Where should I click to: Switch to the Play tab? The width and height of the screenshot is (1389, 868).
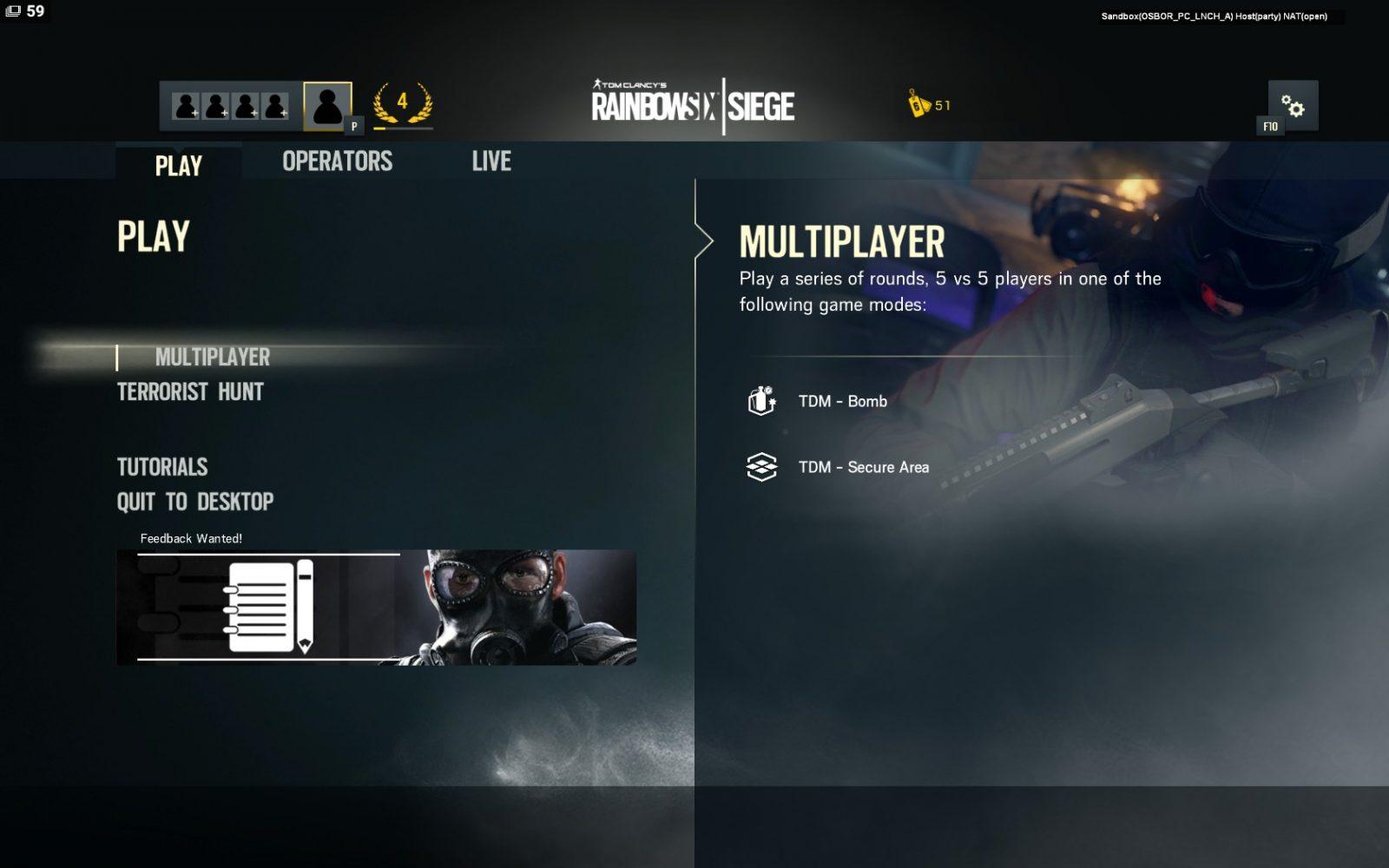(178, 165)
